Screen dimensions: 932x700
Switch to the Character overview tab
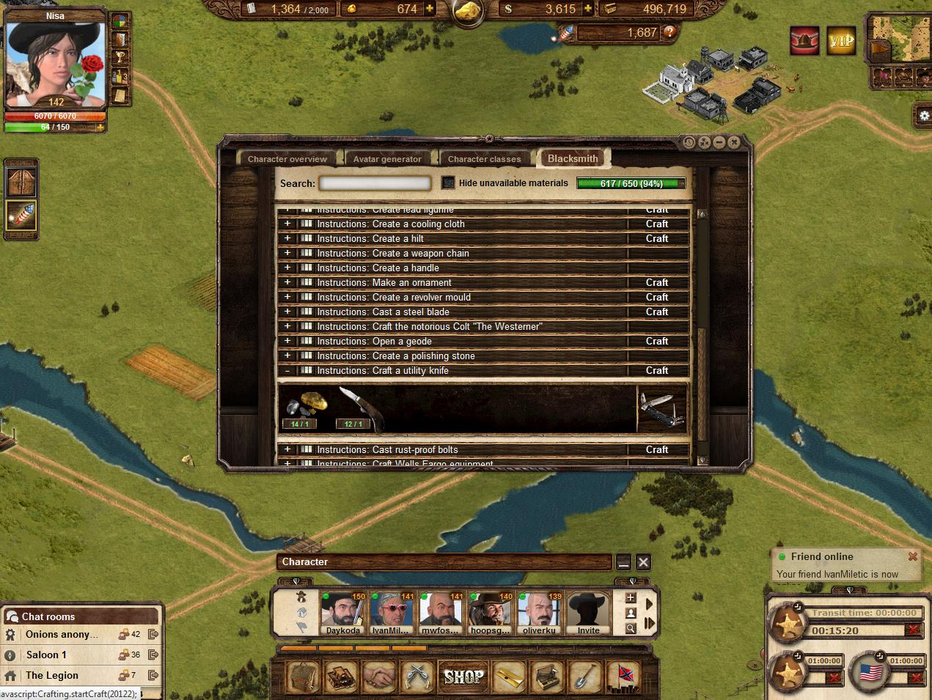(287, 159)
